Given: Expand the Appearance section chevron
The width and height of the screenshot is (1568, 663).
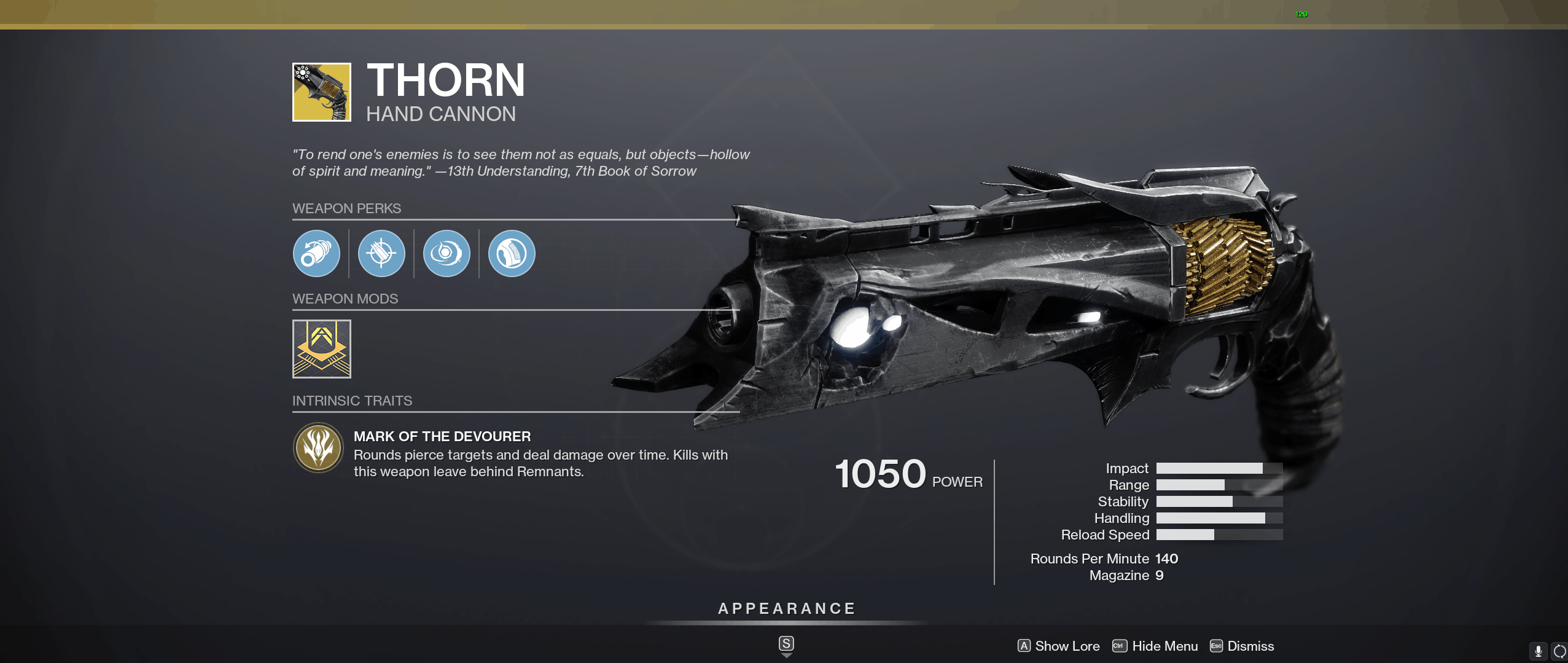Looking at the screenshot, I should click(x=786, y=654).
